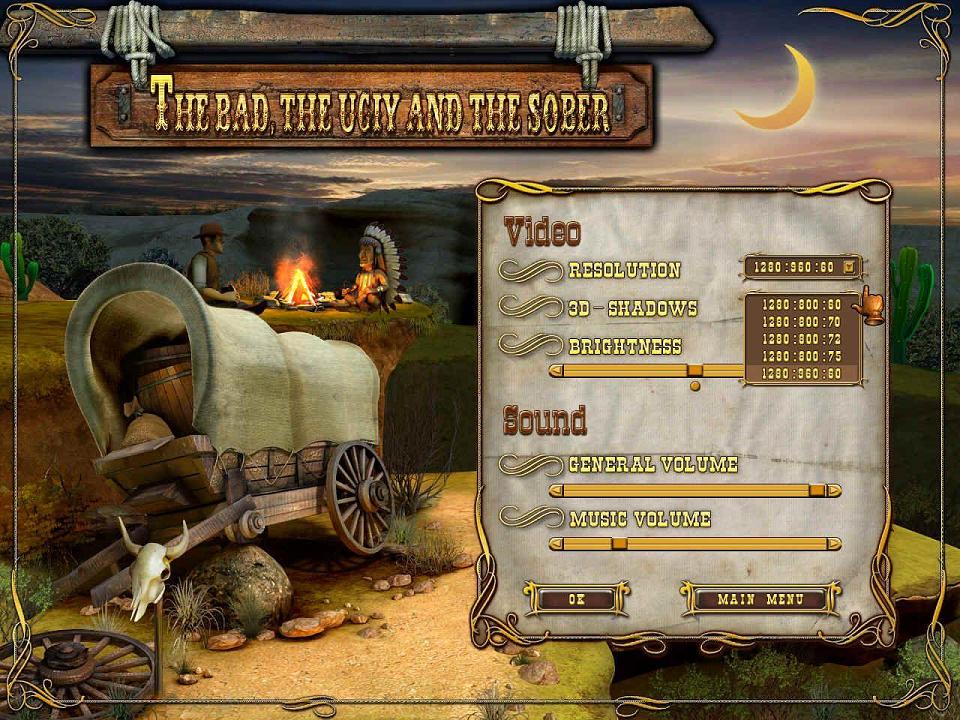Click the Music Volume slider handle
The image size is (960, 720).
tap(619, 543)
